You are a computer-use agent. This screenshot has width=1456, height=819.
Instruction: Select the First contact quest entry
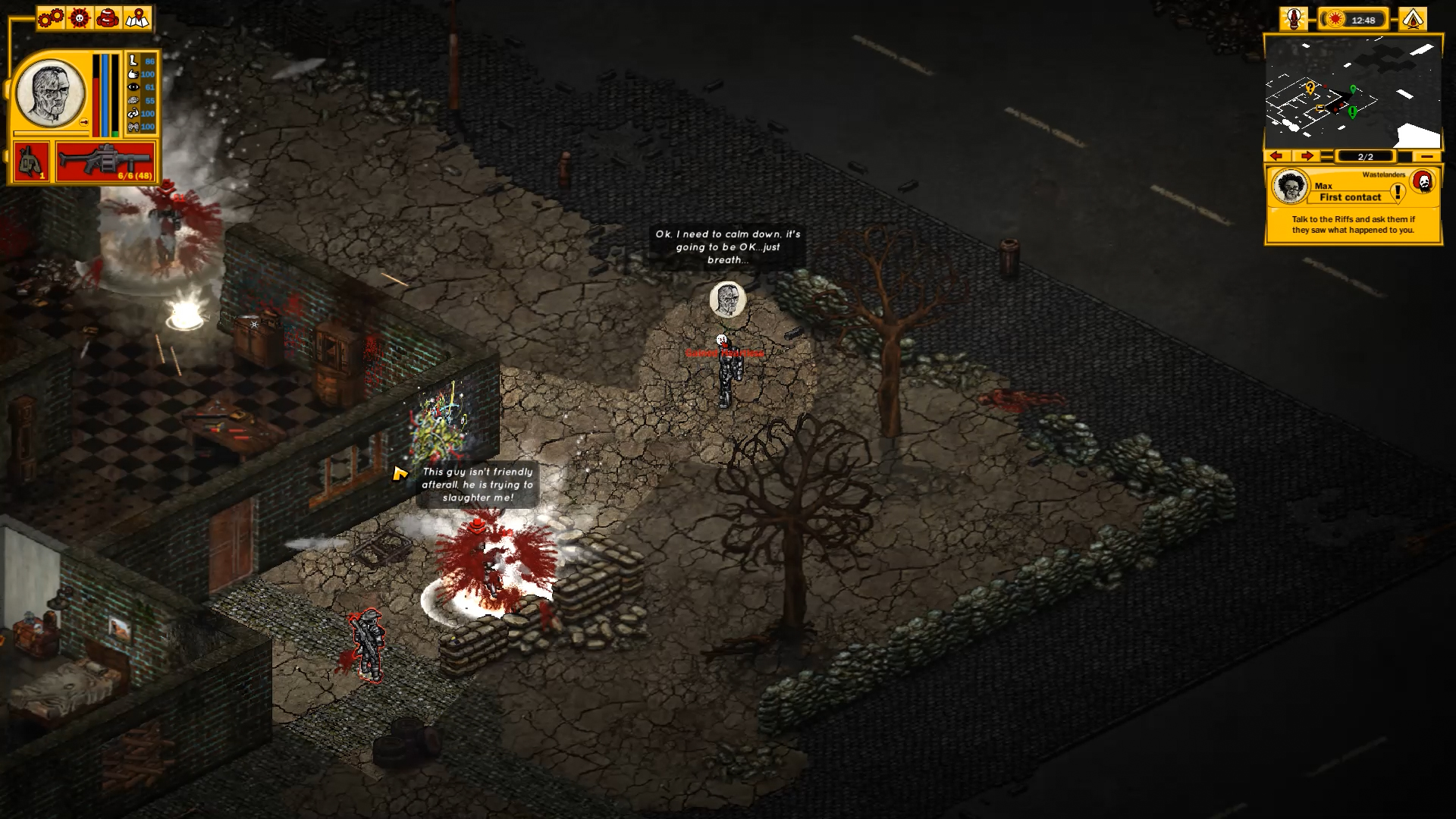click(x=1349, y=198)
